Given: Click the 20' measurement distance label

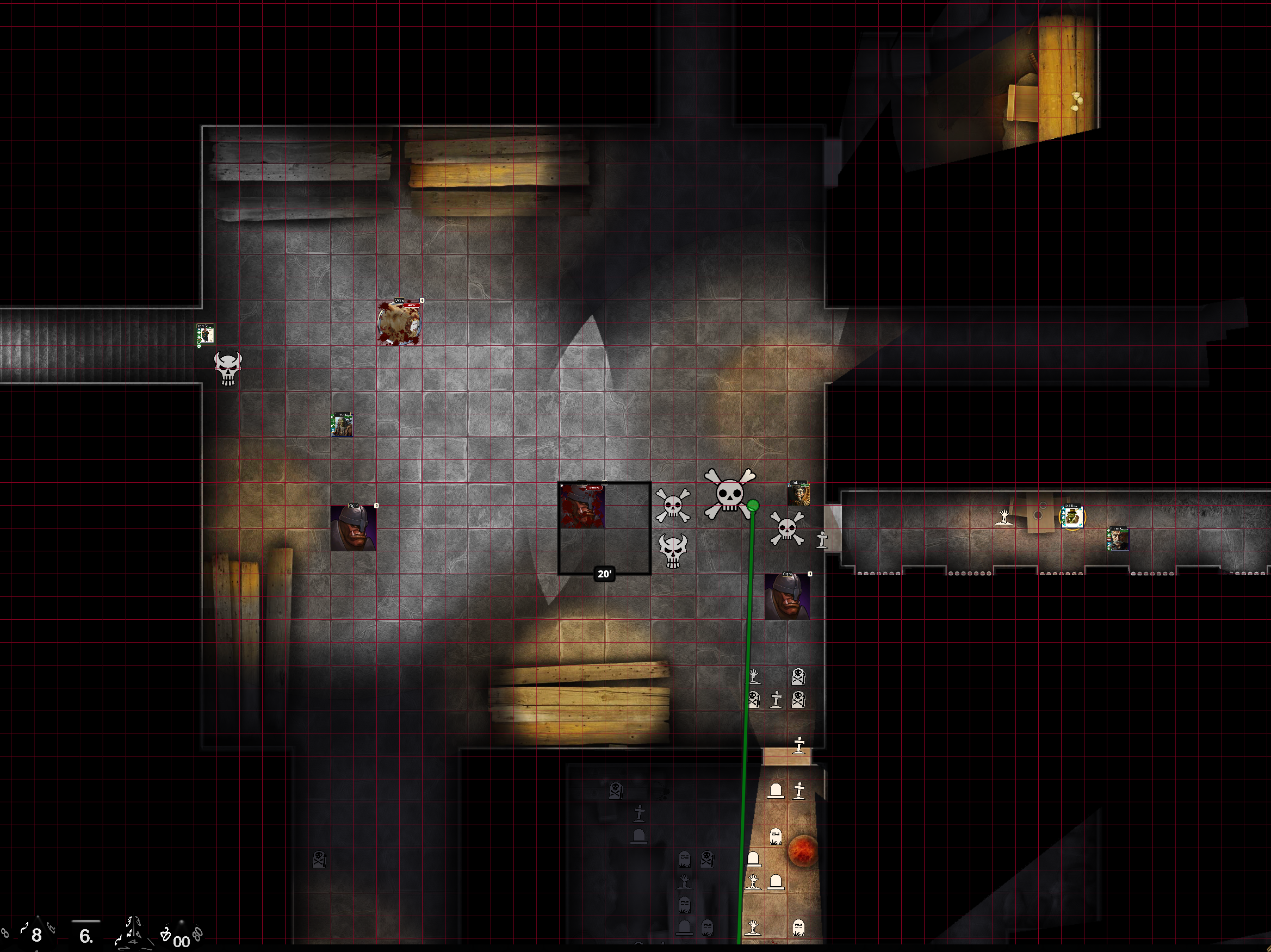Looking at the screenshot, I should (605, 574).
